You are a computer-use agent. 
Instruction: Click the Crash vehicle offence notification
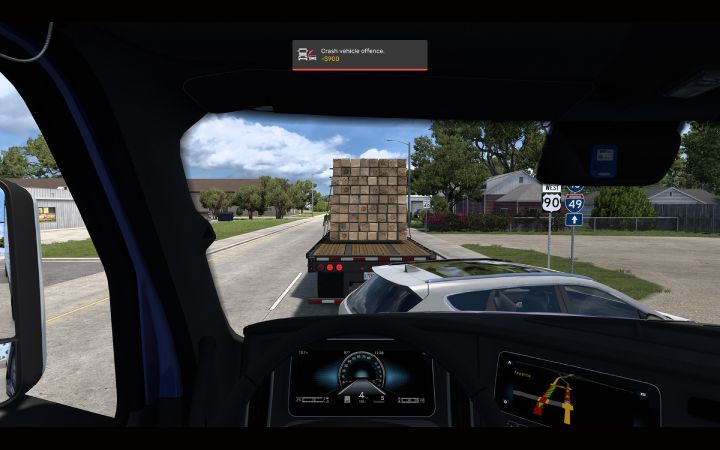tap(359, 55)
